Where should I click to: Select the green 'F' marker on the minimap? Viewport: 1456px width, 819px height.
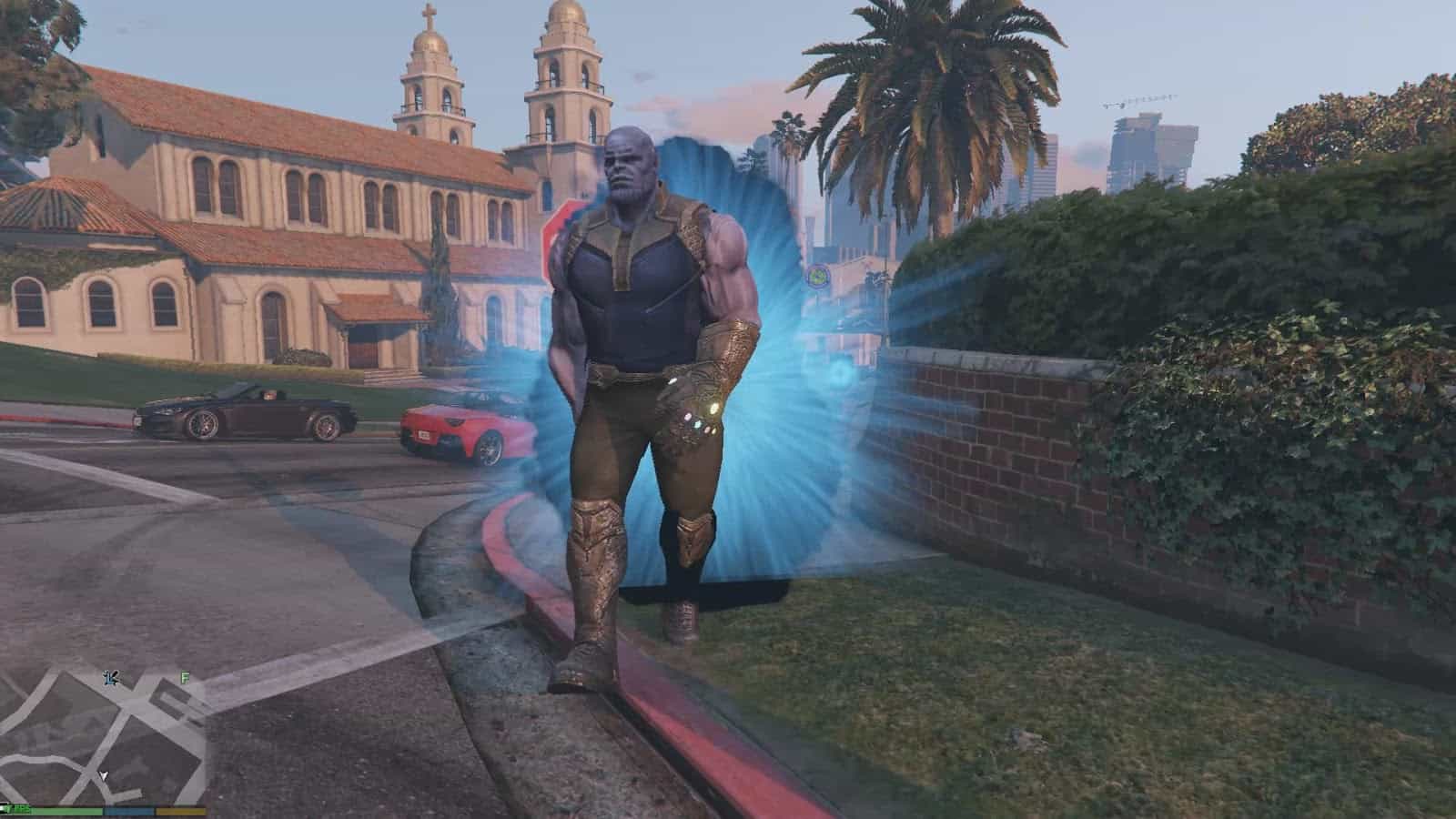[184, 677]
